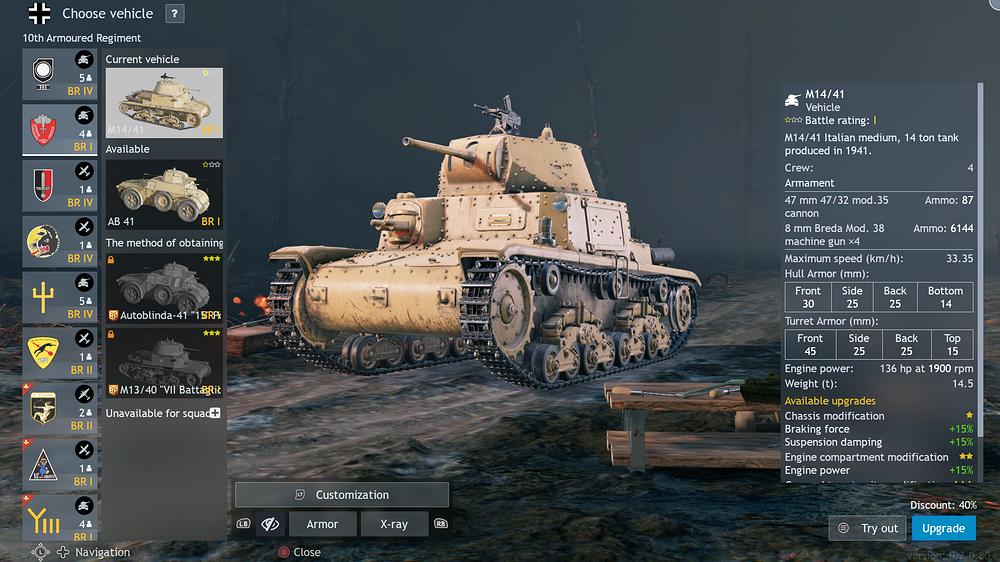Pick the squad with yellow shield black animal
This screenshot has width=1000, height=562.
(60, 352)
